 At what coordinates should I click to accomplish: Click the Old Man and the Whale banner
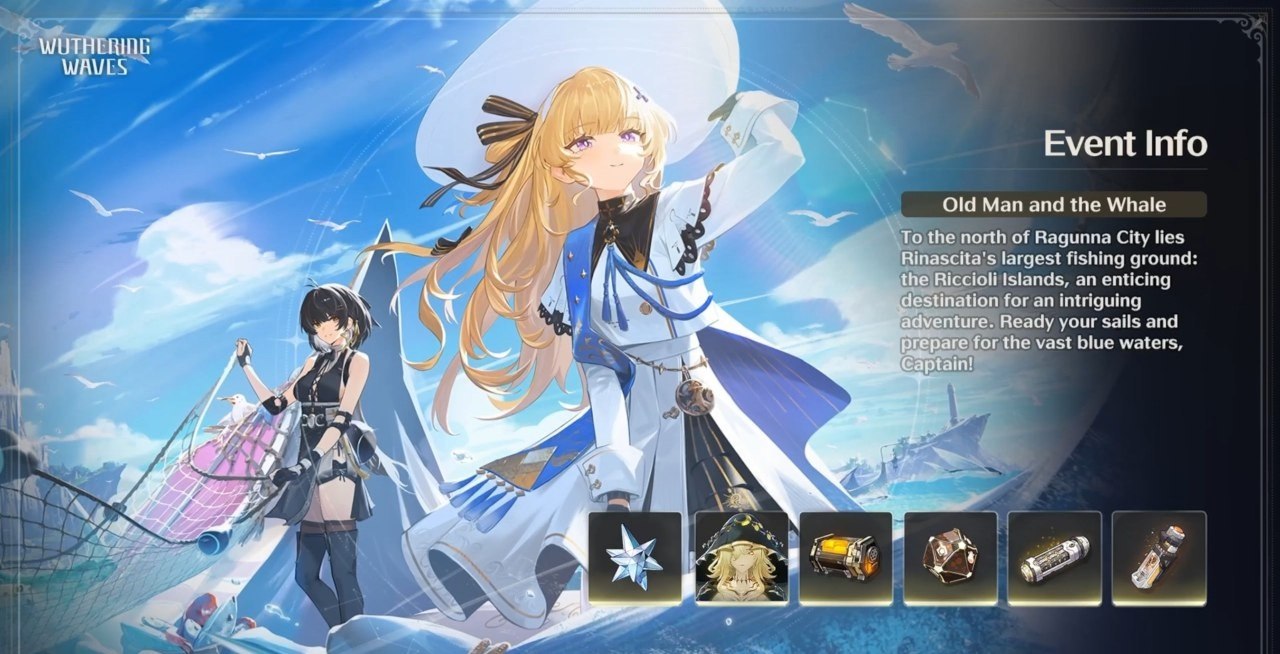point(1054,205)
